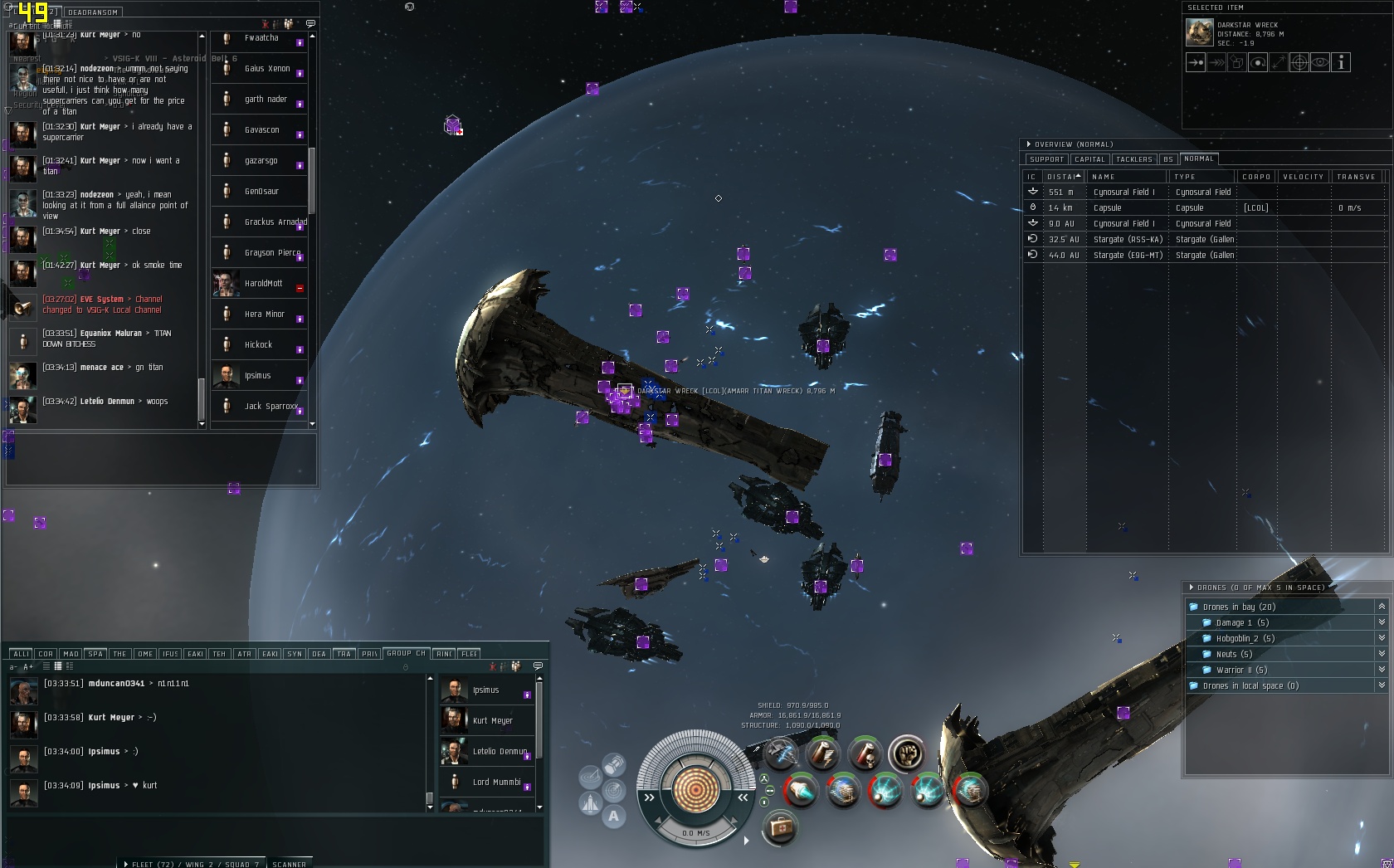Select Stargate (RSS-KA) in the overview

[1128, 240]
